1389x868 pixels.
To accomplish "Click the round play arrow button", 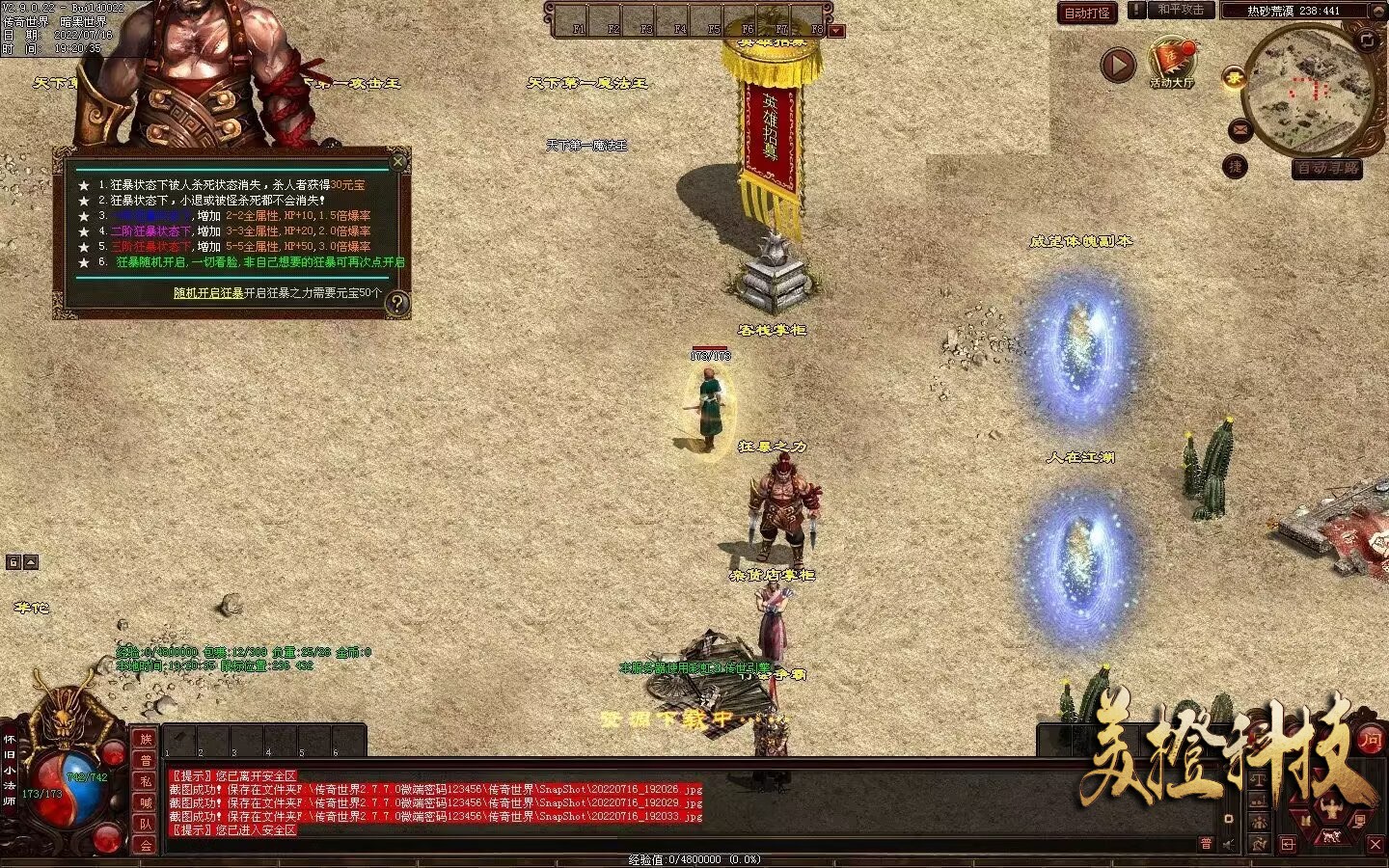I will click(1118, 66).
